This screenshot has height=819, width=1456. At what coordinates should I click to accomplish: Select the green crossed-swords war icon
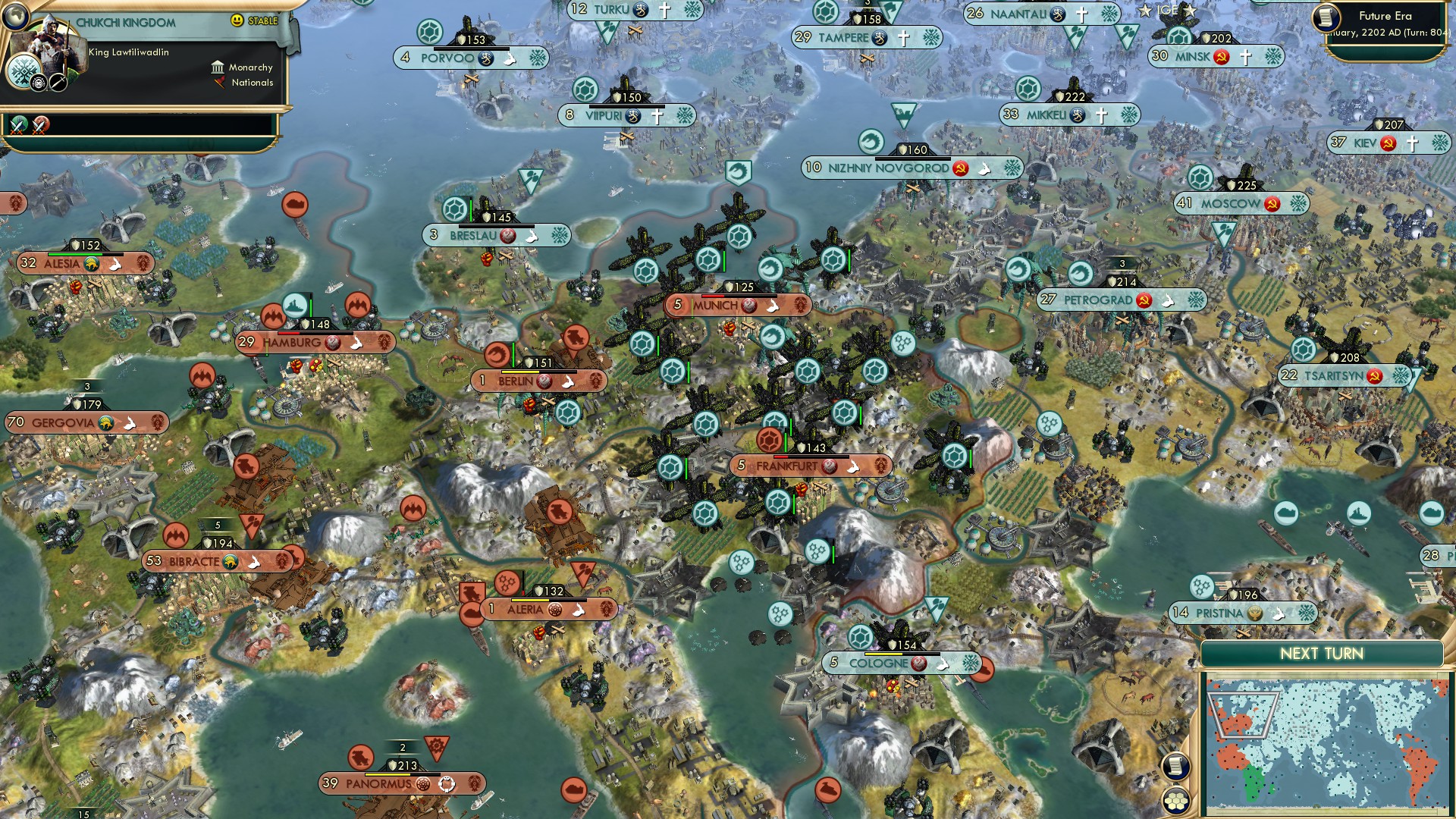(19, 124)
